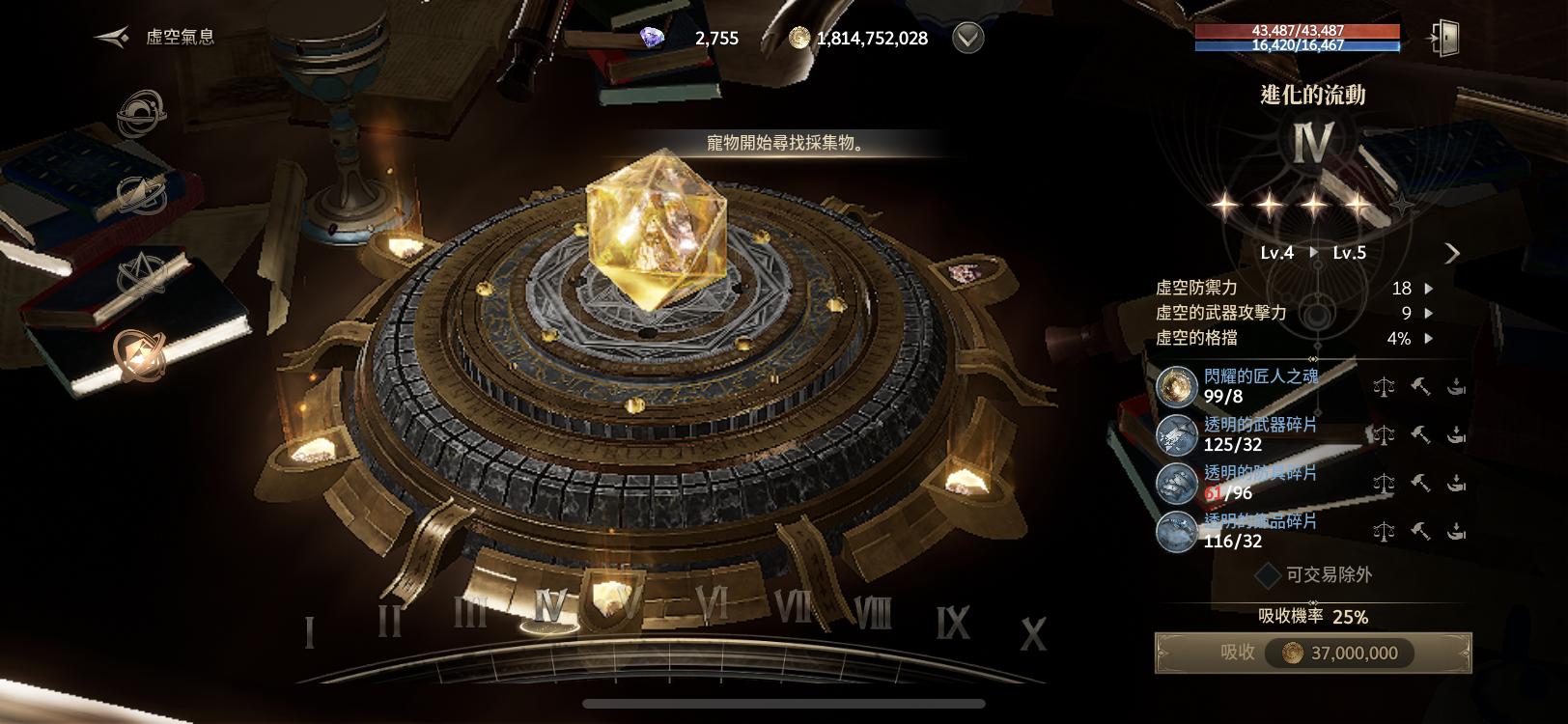Select stage VIII on the dial
1568x724 pixels.
pos(873,613)
